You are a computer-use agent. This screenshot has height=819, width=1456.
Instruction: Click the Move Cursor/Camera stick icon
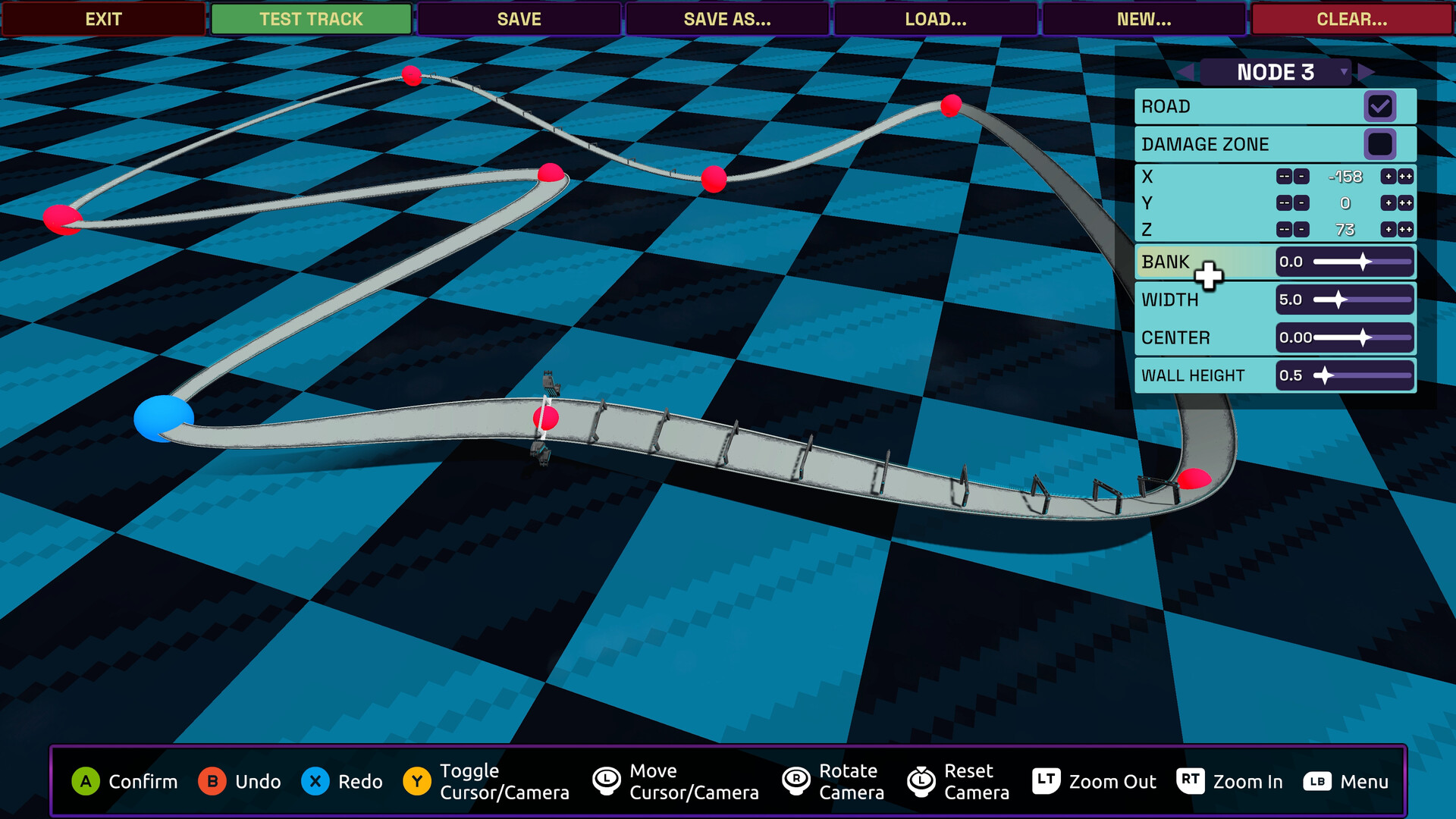[x=605, y=781]
